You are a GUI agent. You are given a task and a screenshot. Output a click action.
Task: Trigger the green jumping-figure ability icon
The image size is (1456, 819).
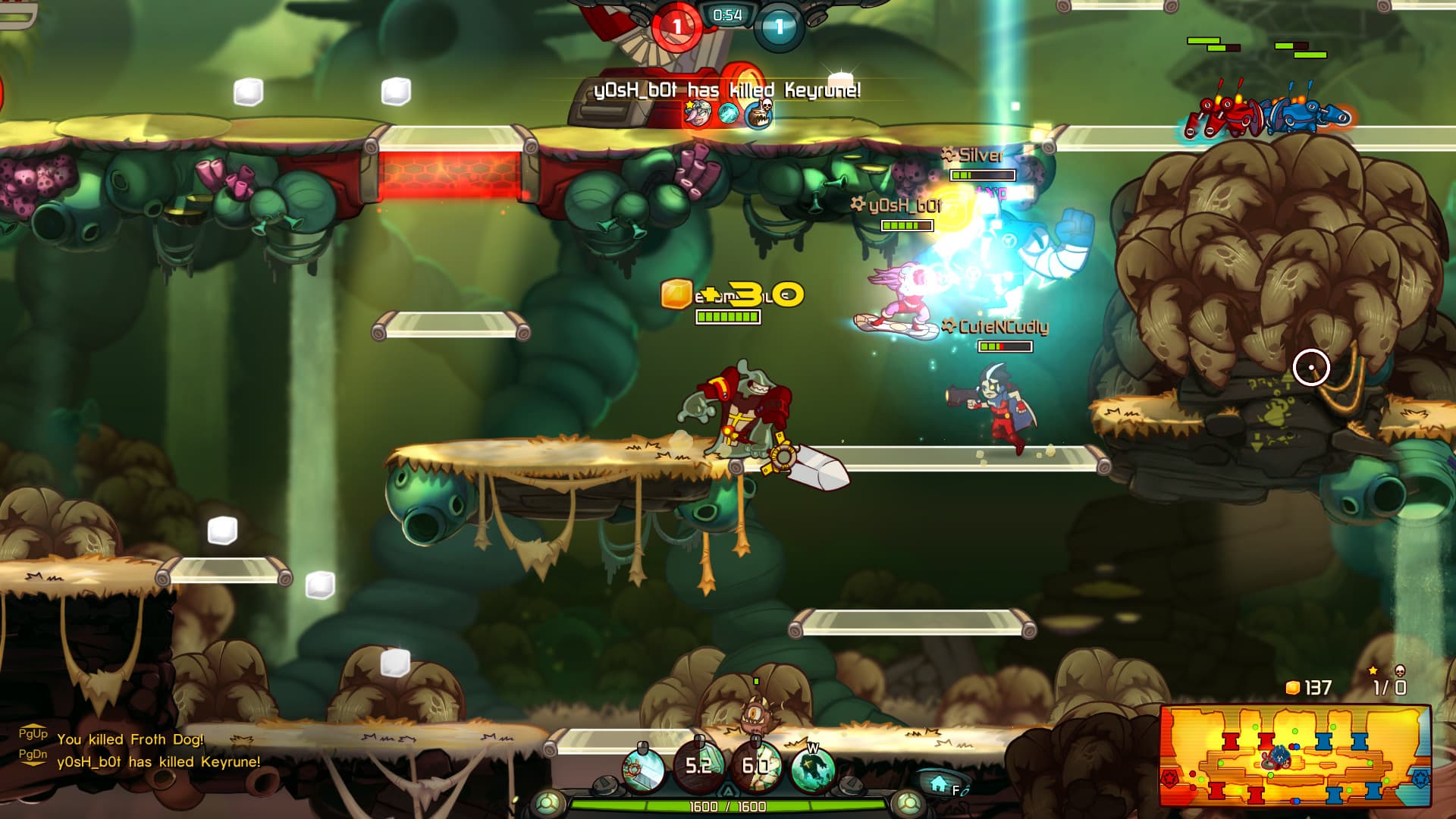point(812,769)
